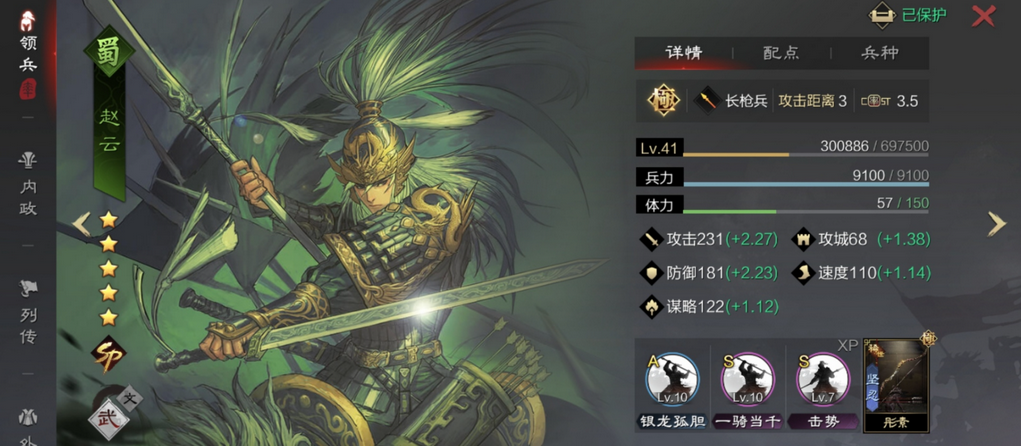This screenshot has width=1021, height=446.
Task: Show the next hero with right arrow
Action: [x=996, y=223]
